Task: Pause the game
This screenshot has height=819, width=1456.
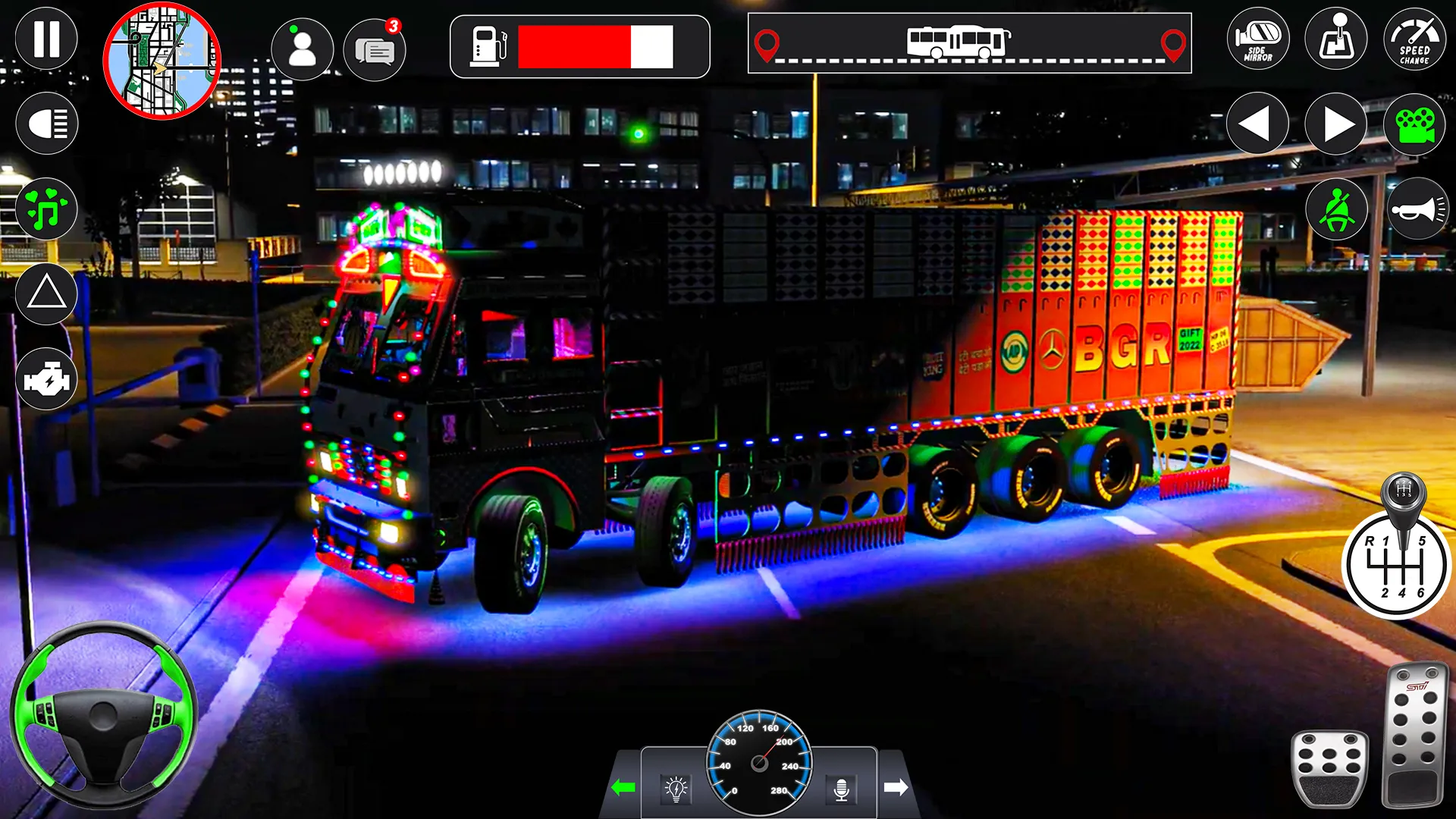Action: pos(45,38)
